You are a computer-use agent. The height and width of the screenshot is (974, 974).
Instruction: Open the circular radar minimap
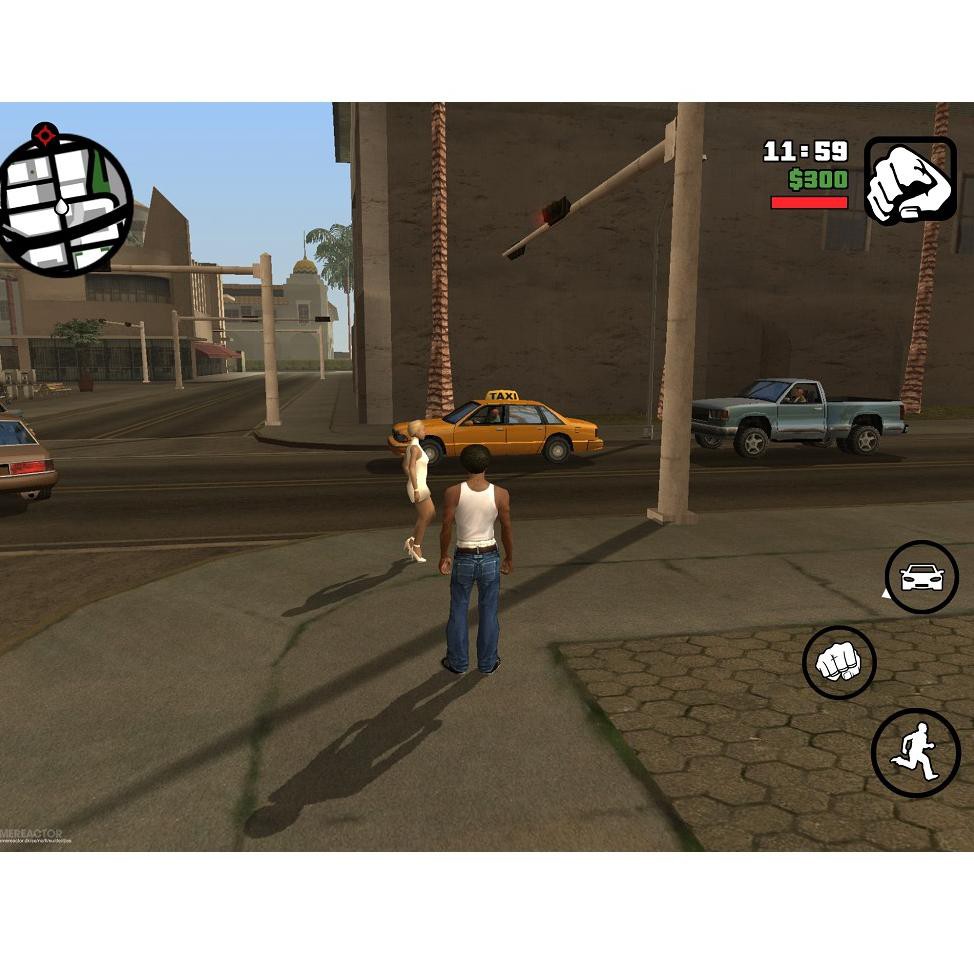coord(66,205)
